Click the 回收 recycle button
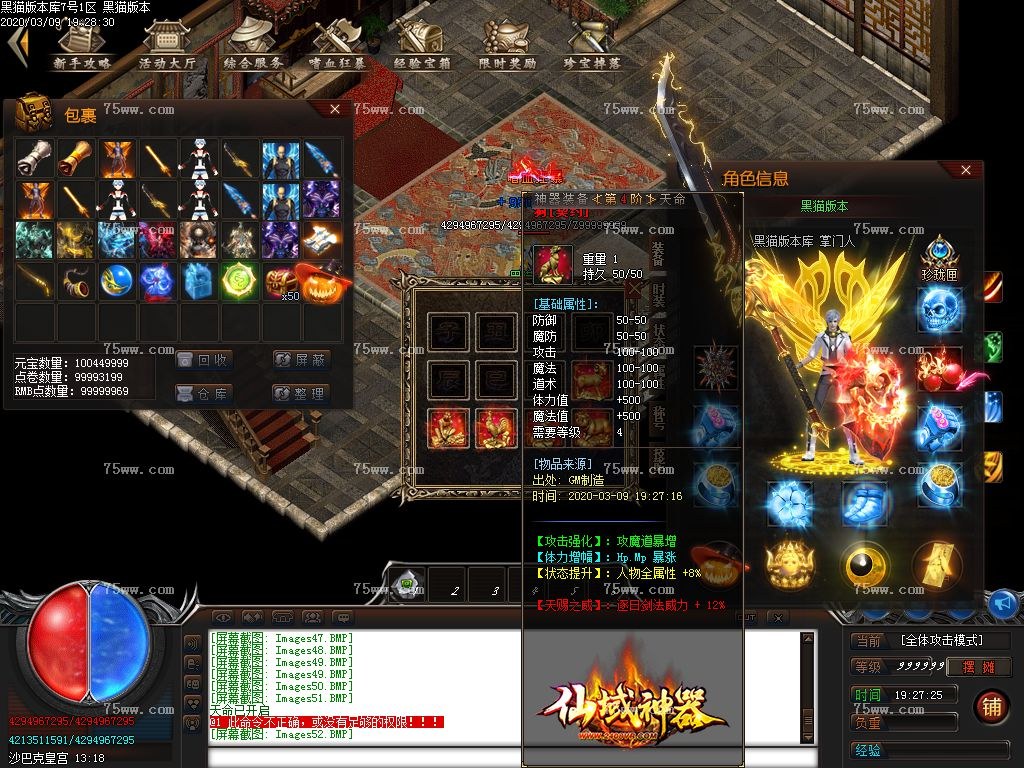Viewport: 1024px width, 768px height. pos(205,360)
